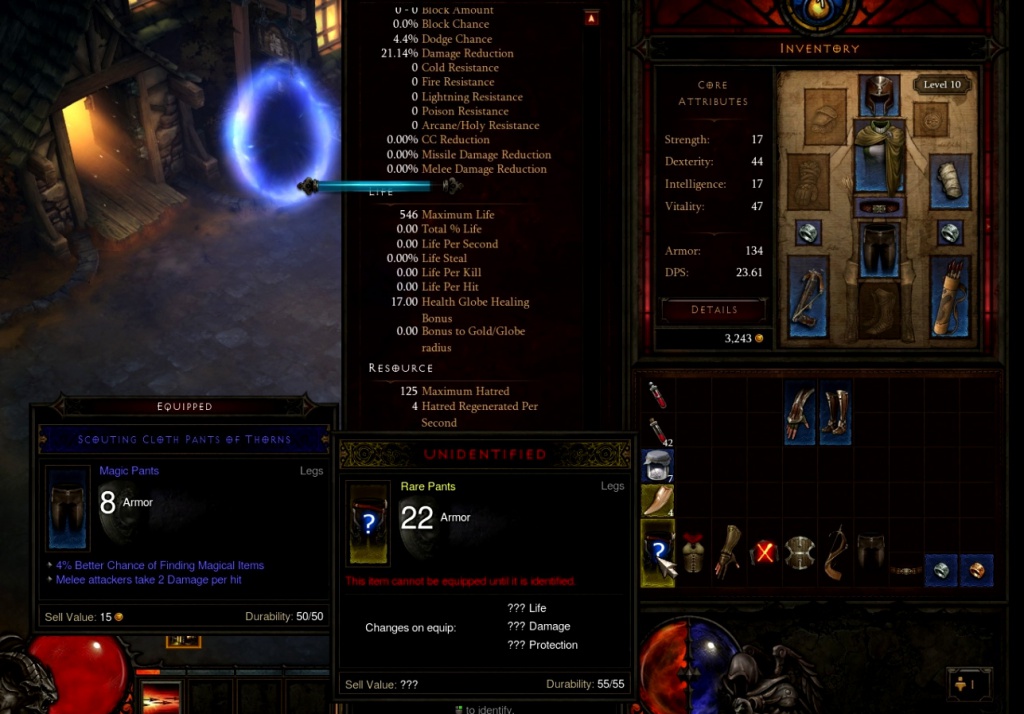The height and width of the screenshot is (714, 1024).
Task: Click the red scroll-up arrow on the stats list
Action: (x=591, y=17)
